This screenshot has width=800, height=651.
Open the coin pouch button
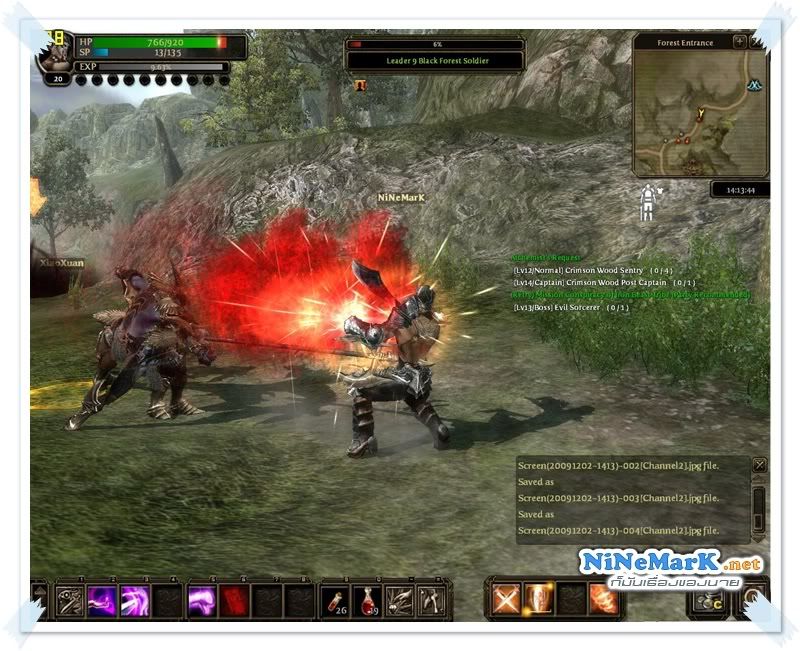point(710,600)
